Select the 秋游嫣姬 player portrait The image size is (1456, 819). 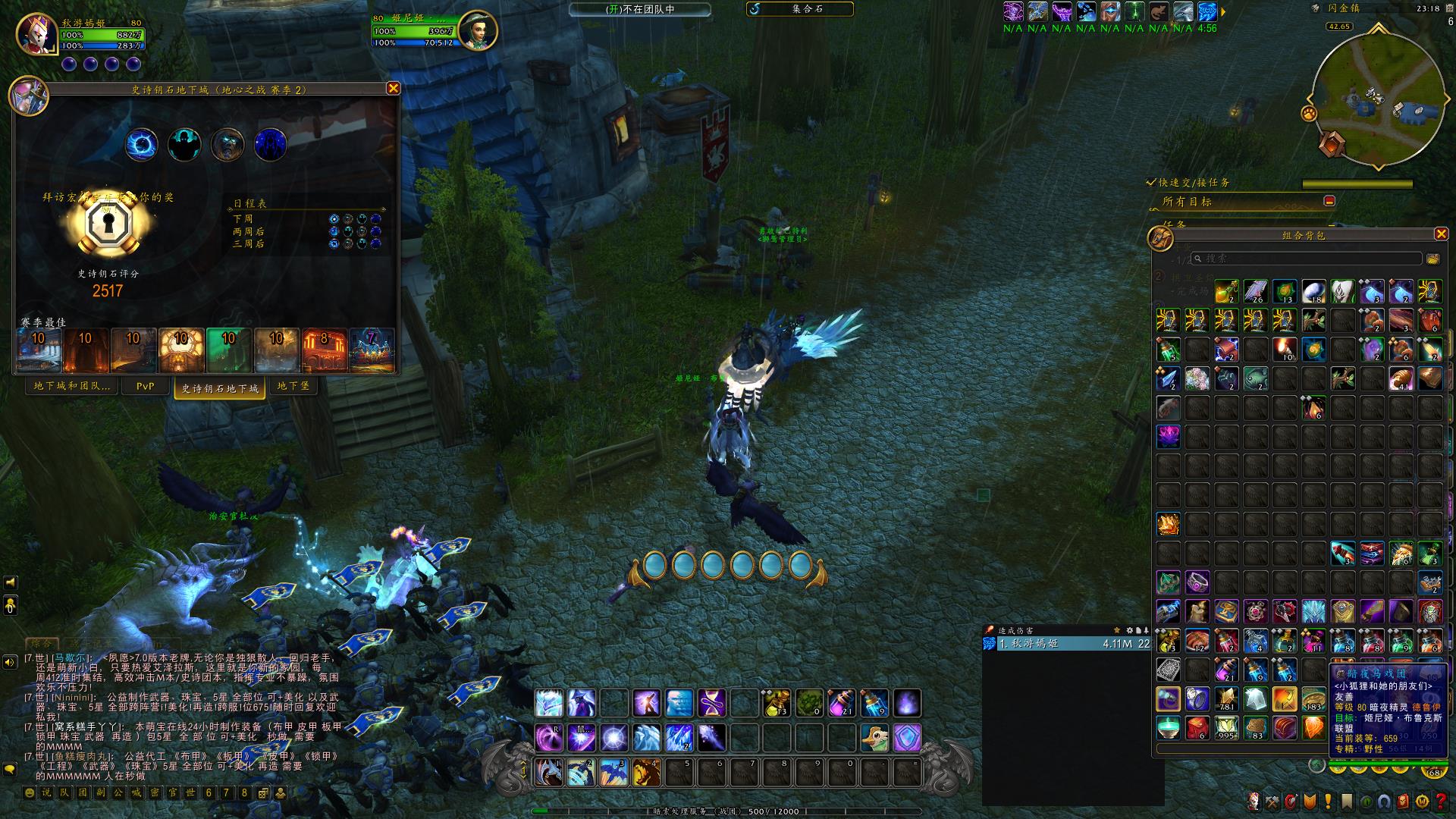pyautogui.click(x=37, y=33)
